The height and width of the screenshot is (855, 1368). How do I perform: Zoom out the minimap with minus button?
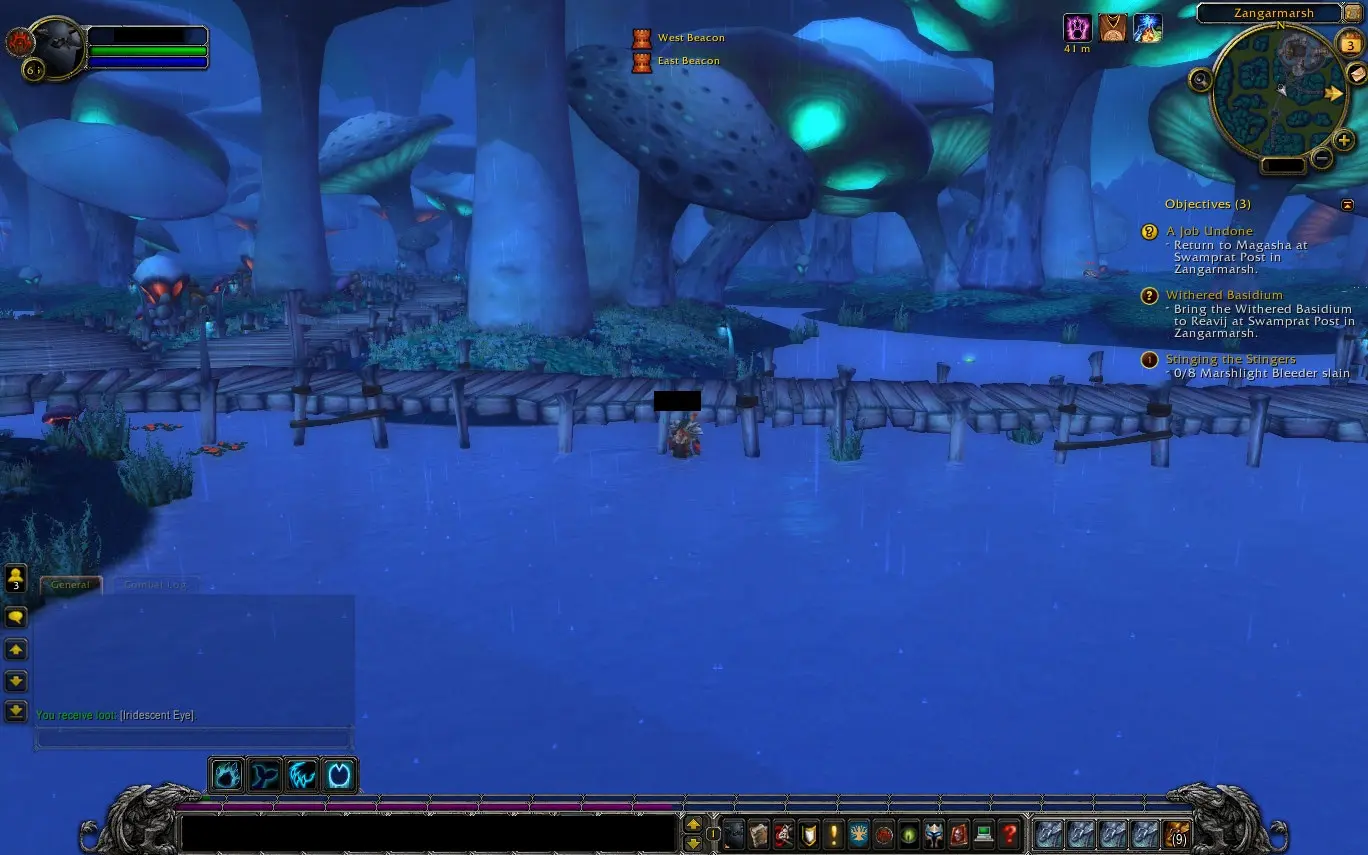[1322, 158]
